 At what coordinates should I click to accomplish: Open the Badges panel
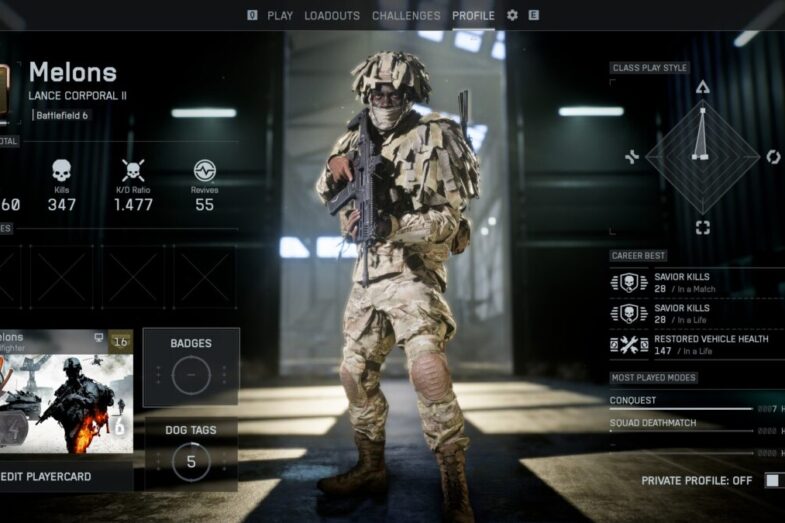pos(191,367)
